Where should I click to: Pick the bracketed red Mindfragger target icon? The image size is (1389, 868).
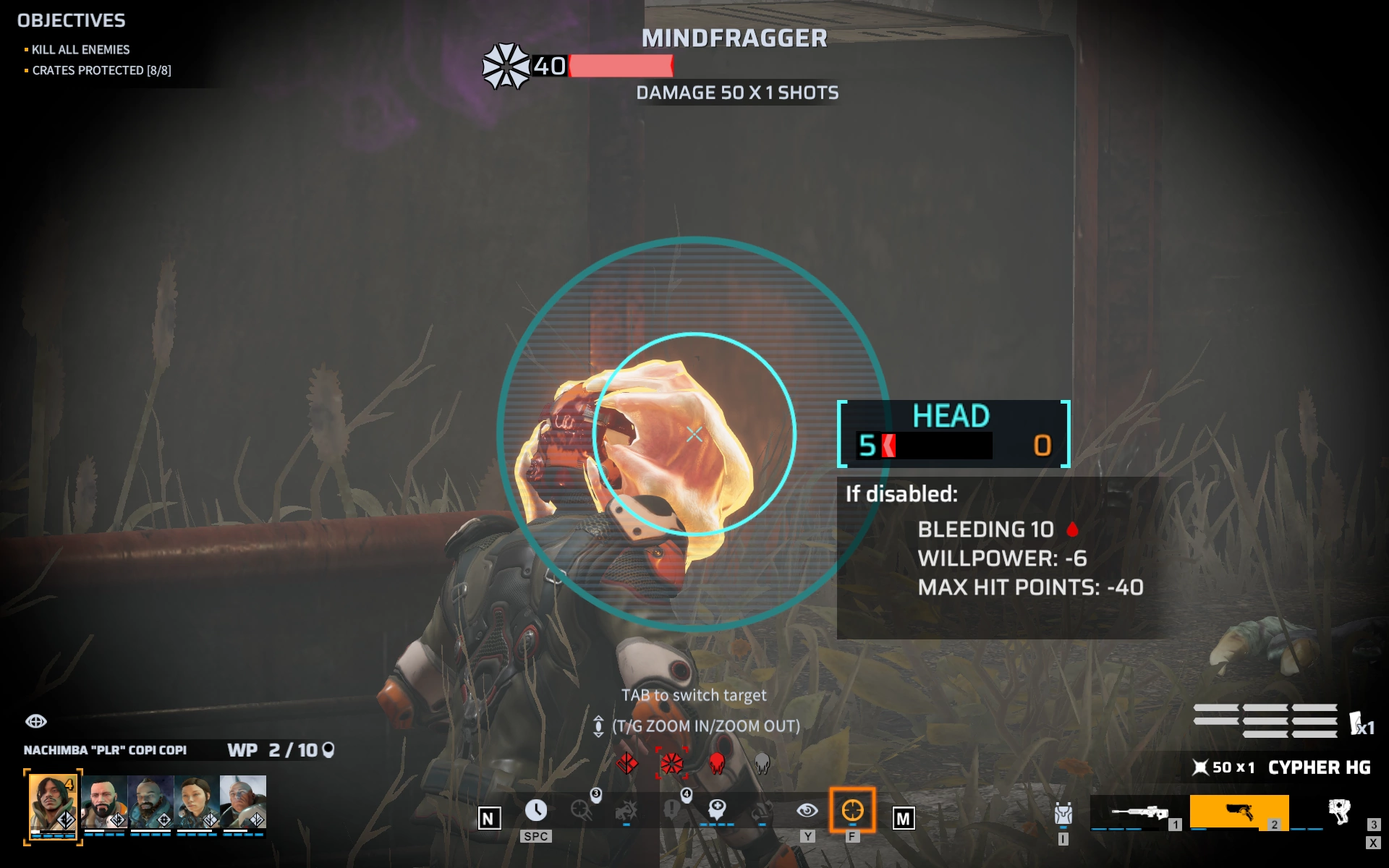tap(671, 763)
